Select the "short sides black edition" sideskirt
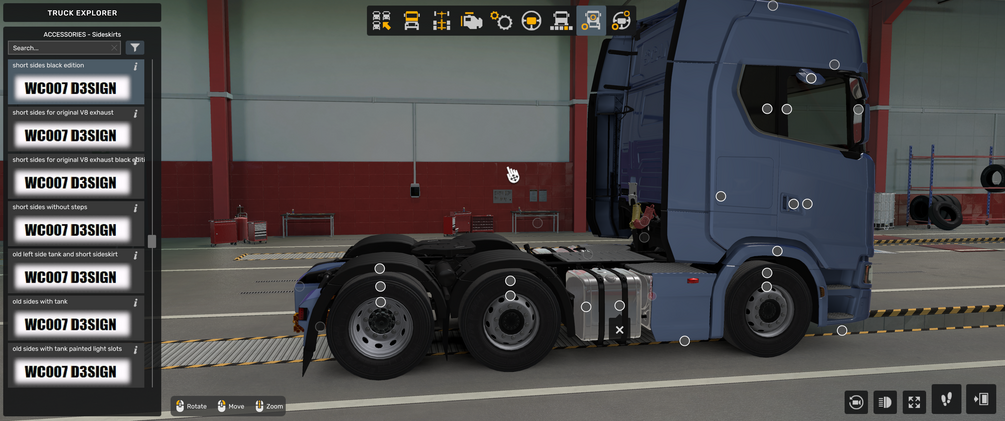This screenshot has width=1005, height=421. tap(70, 88)
